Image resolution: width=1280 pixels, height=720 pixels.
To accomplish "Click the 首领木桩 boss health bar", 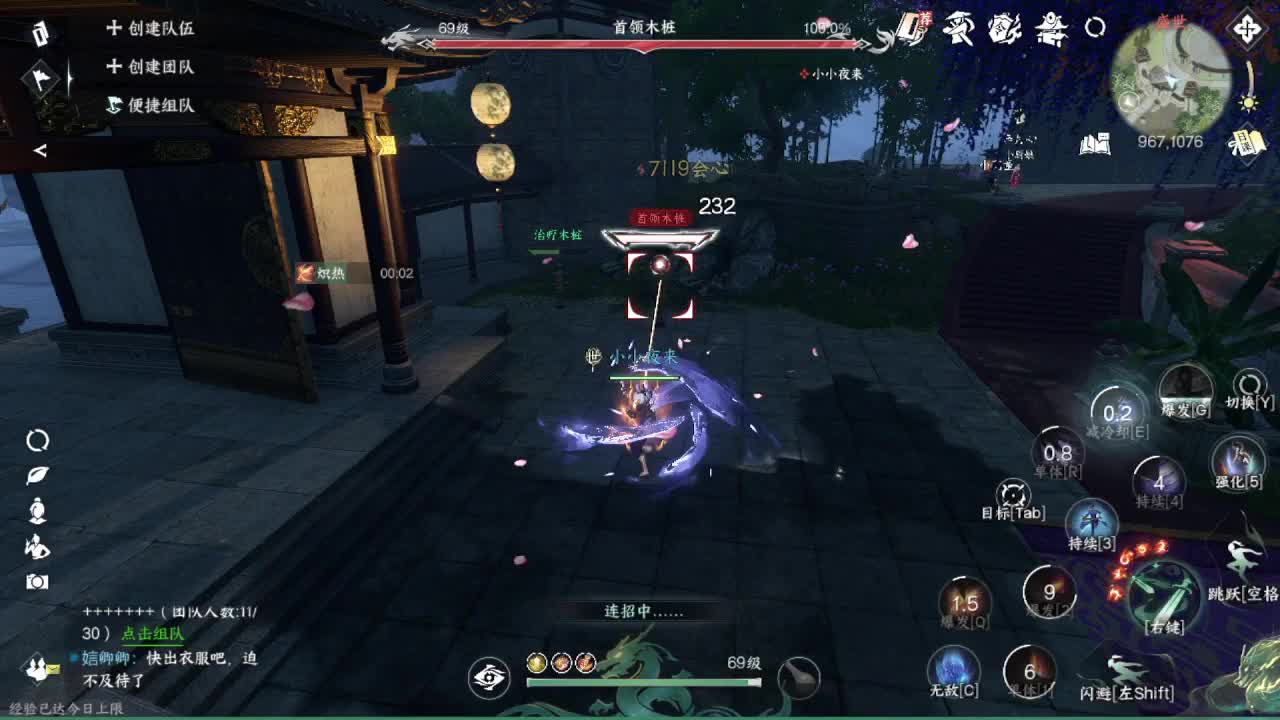I will point(640,33).
